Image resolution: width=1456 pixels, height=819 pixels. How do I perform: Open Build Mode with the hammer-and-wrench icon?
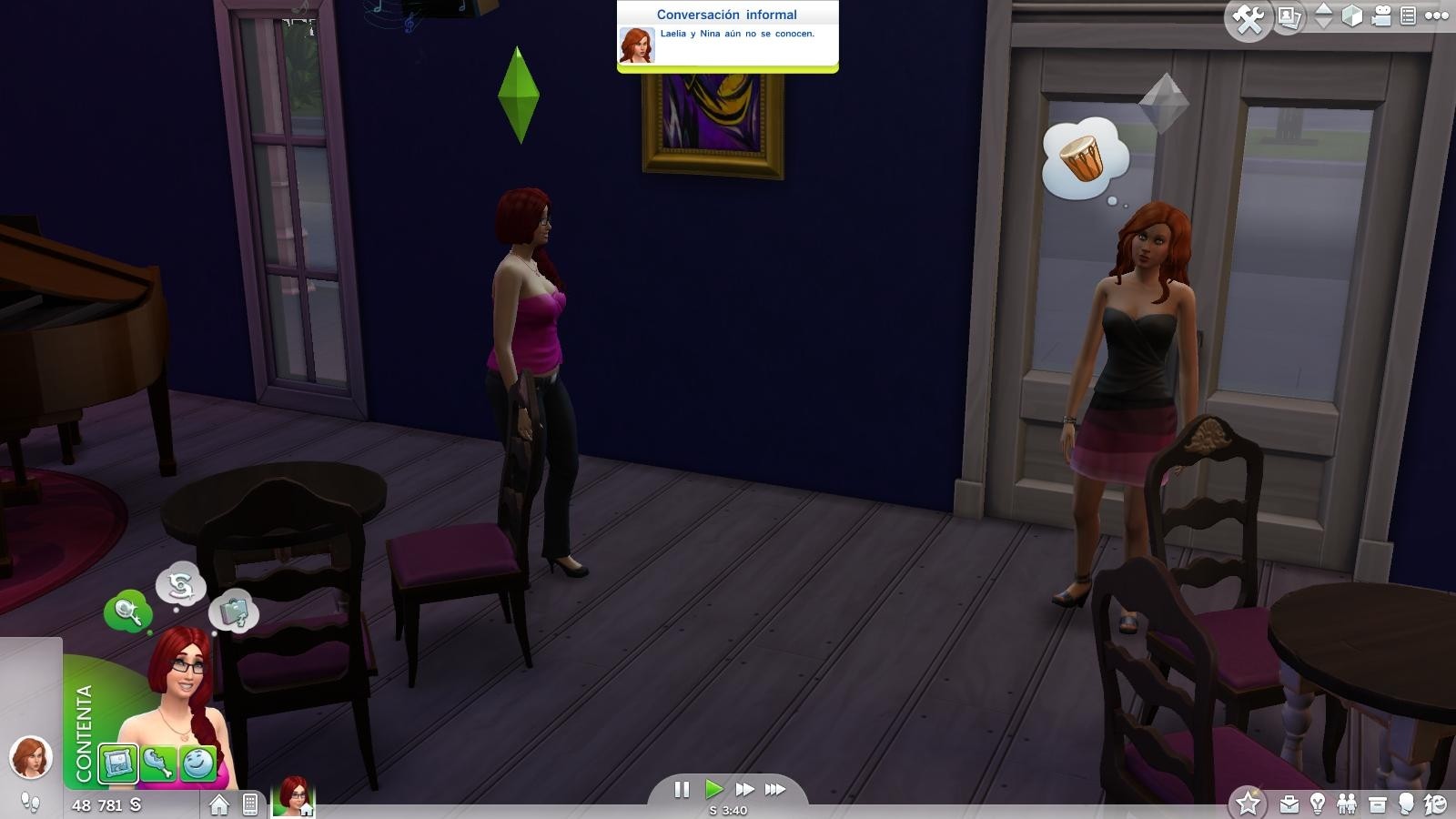click(1249, 15)
